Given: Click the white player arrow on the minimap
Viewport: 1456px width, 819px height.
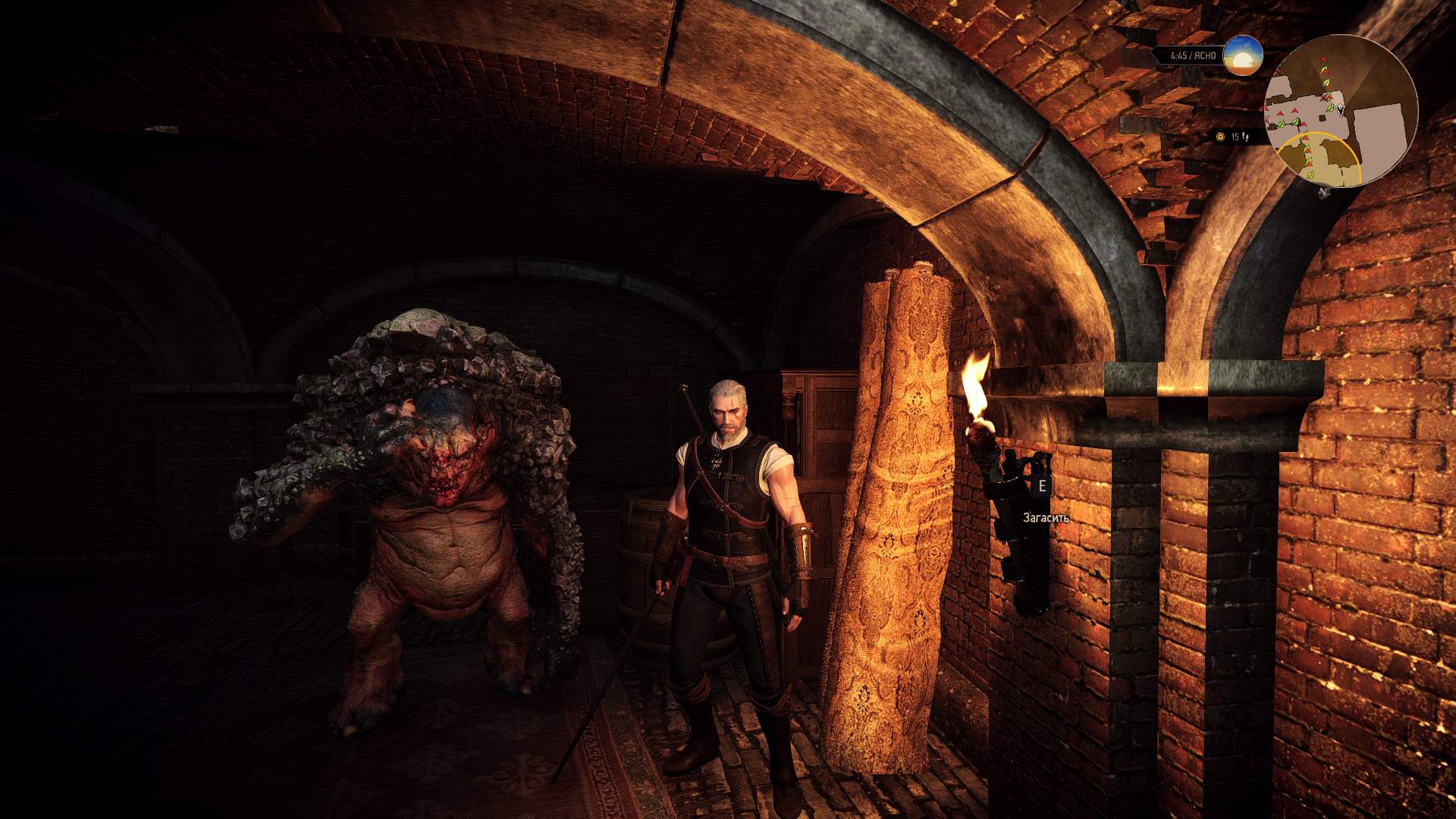Looking at the screenshot, I should point(1340,109).
